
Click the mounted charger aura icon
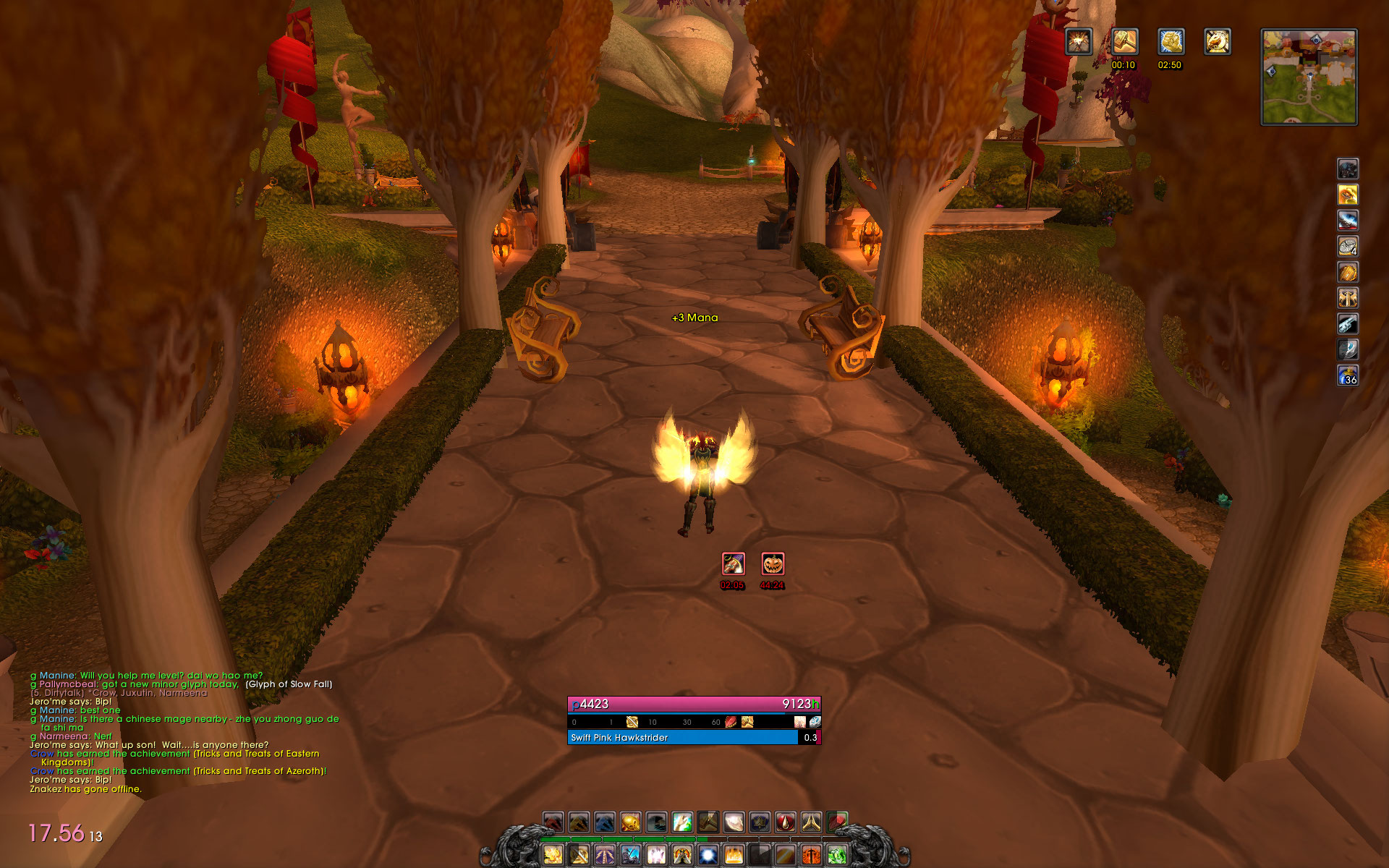tap(1217, 42)
